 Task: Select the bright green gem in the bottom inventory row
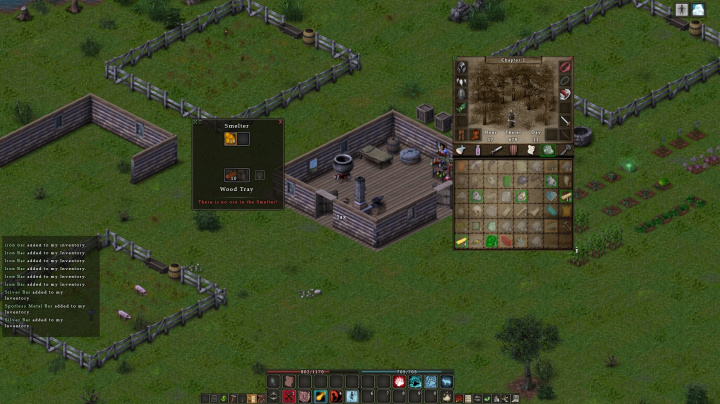click(493, 241)
